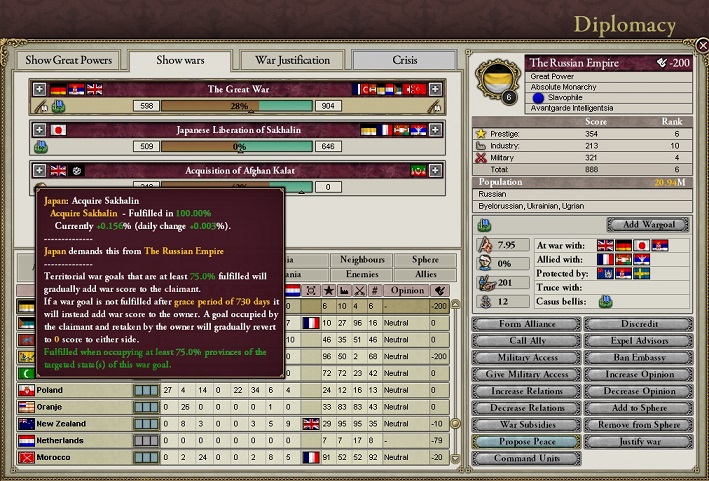
Task: Open Command Units option
Action: click(526, 458)
